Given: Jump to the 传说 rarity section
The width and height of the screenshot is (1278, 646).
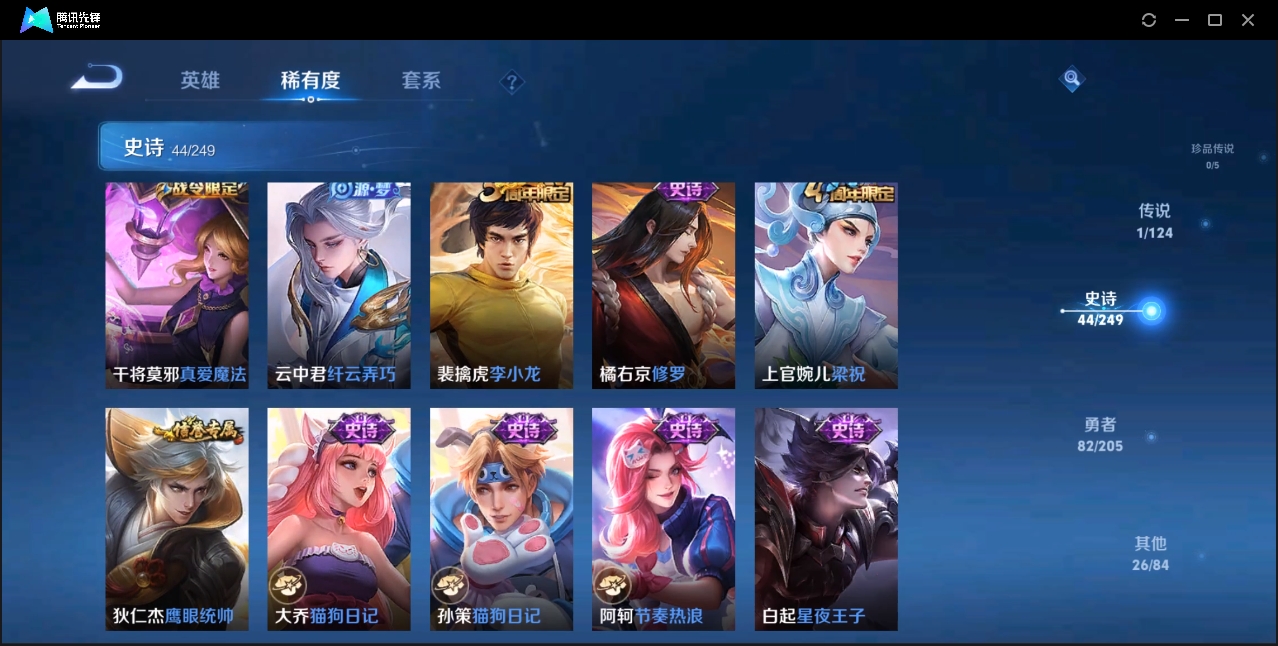Looking at the screenshot, I should click(1154, 221).
